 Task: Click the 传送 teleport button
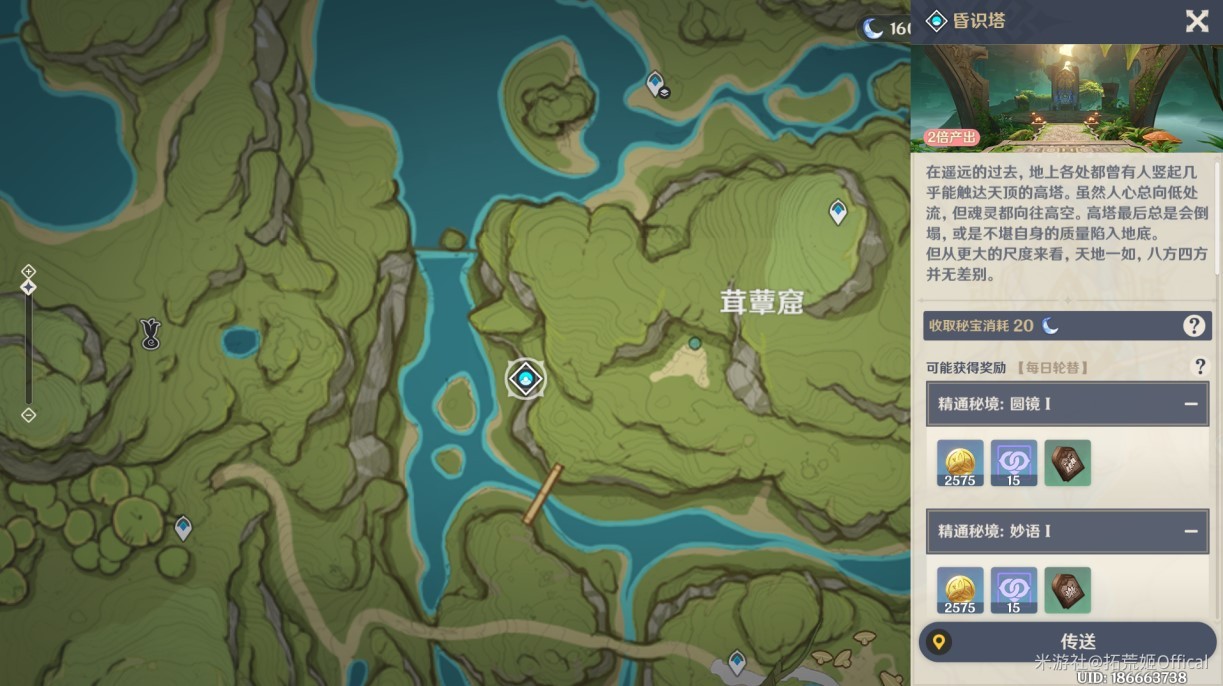point(1067,641)
